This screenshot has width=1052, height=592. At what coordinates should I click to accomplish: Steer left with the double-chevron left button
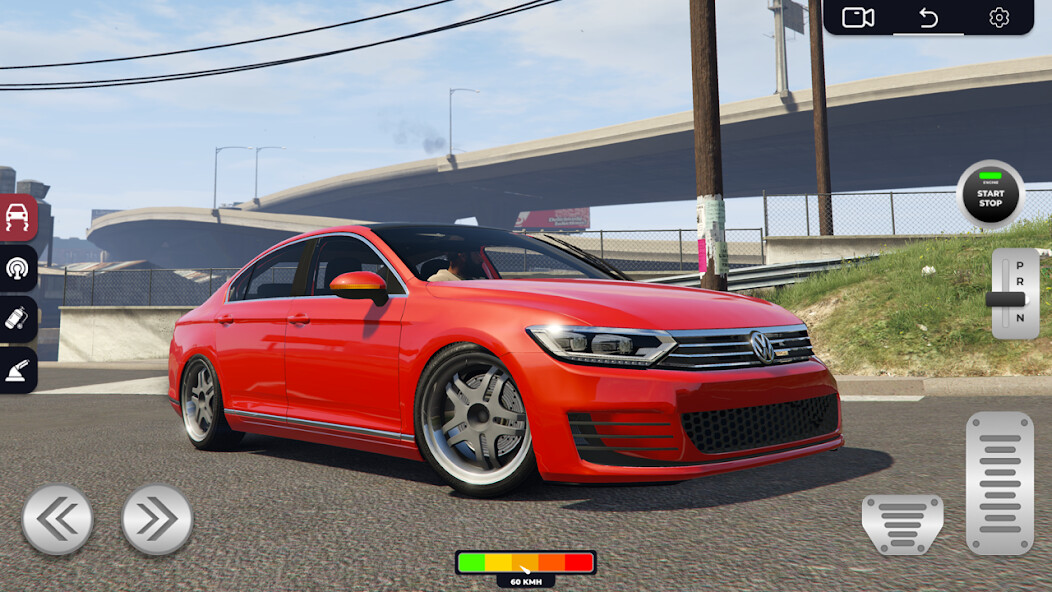(x=58, y=519)
